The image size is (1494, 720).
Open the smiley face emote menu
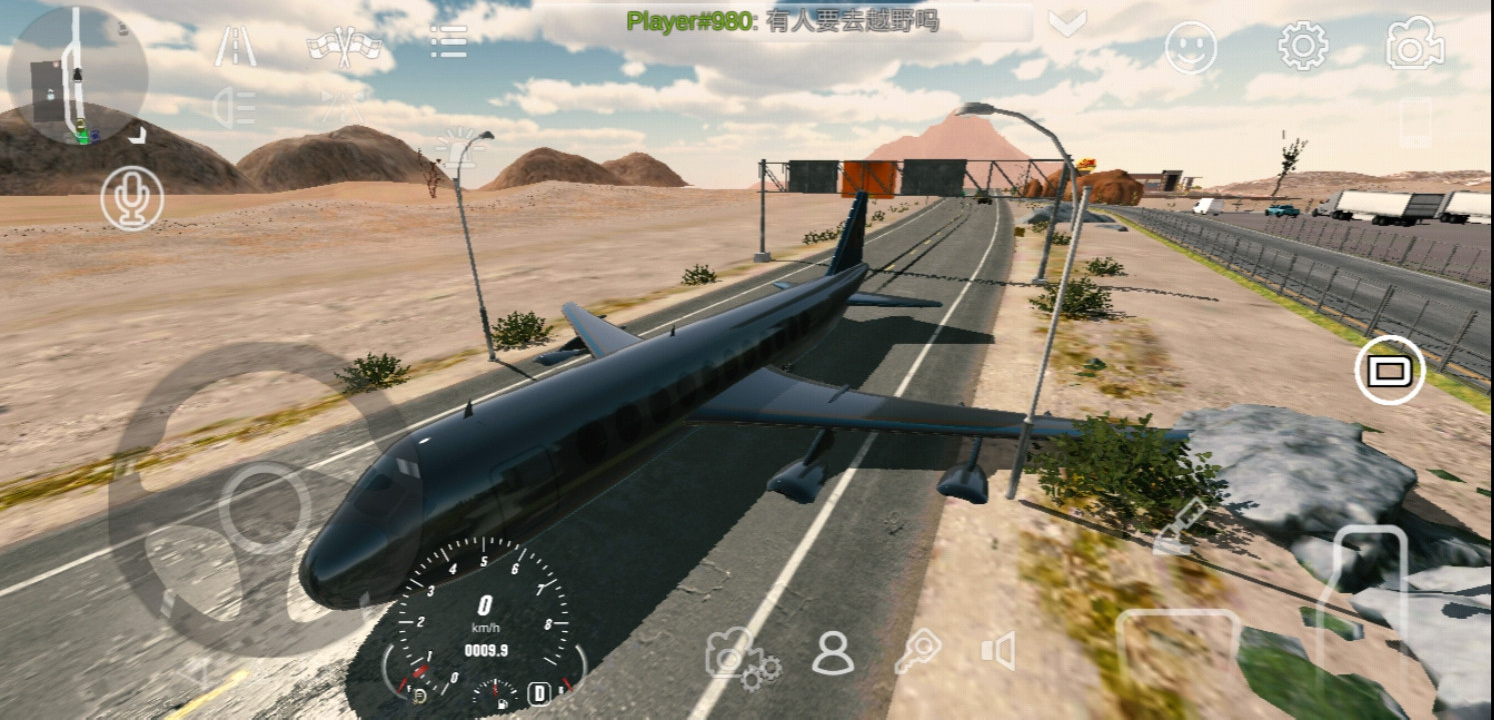click(1191, 47)
